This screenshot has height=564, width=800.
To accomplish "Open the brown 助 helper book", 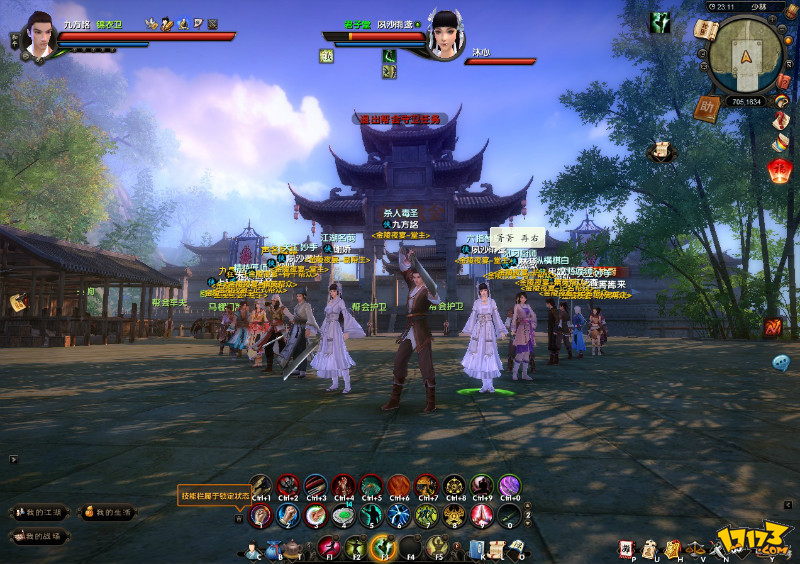I will click(x=707, y=108).
